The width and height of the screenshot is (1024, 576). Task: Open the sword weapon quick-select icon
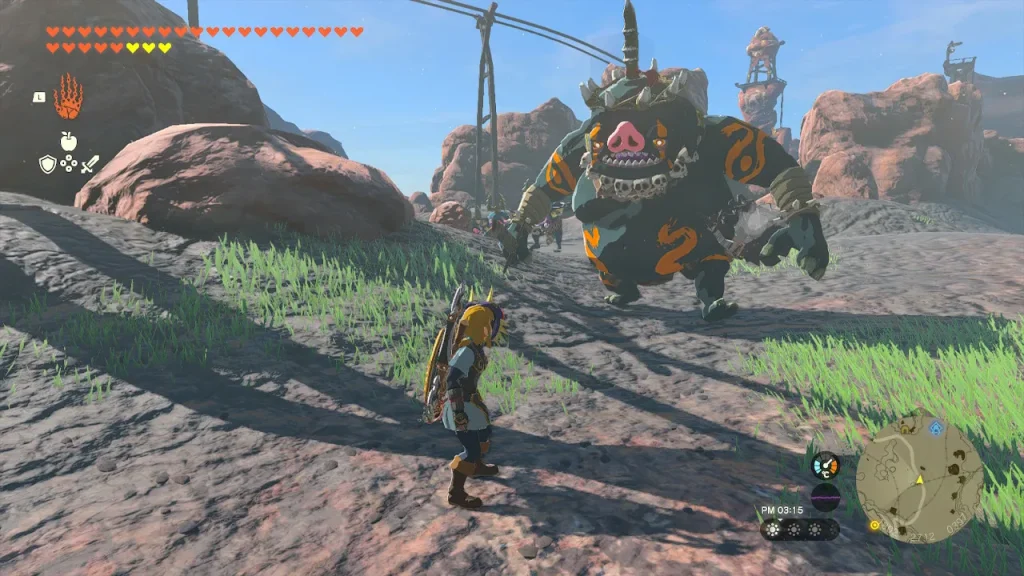point(90,164)
